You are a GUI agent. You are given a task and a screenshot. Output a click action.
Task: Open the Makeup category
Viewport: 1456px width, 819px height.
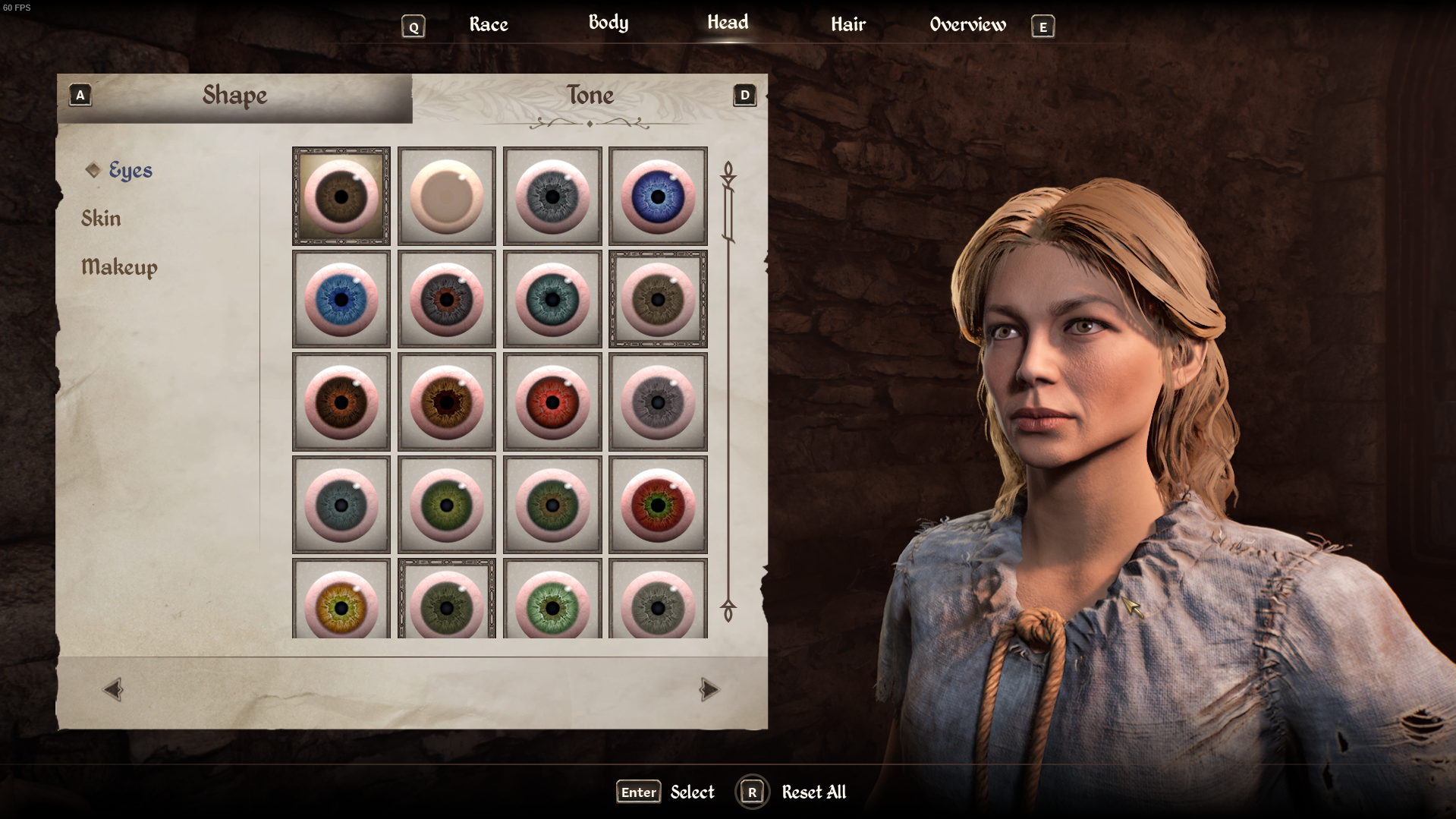(x=119, y=267)
